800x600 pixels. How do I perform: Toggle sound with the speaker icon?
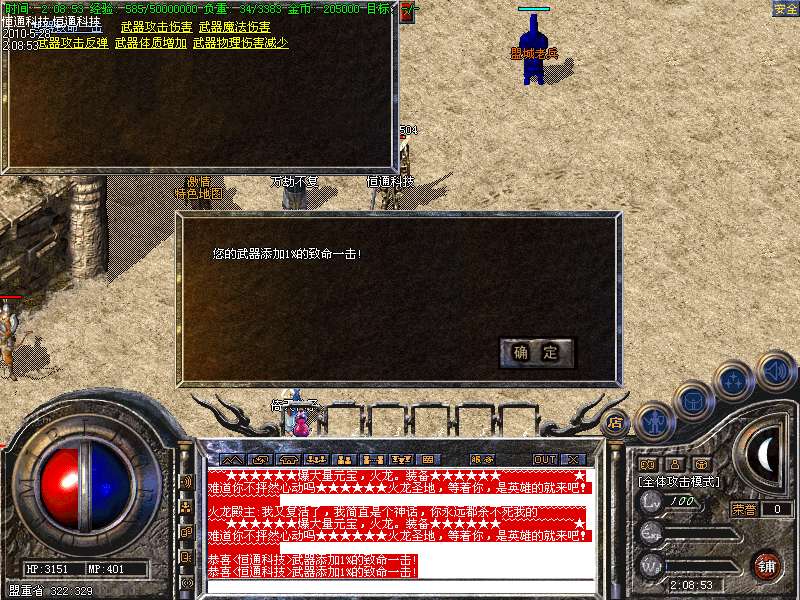coord(776,370)
